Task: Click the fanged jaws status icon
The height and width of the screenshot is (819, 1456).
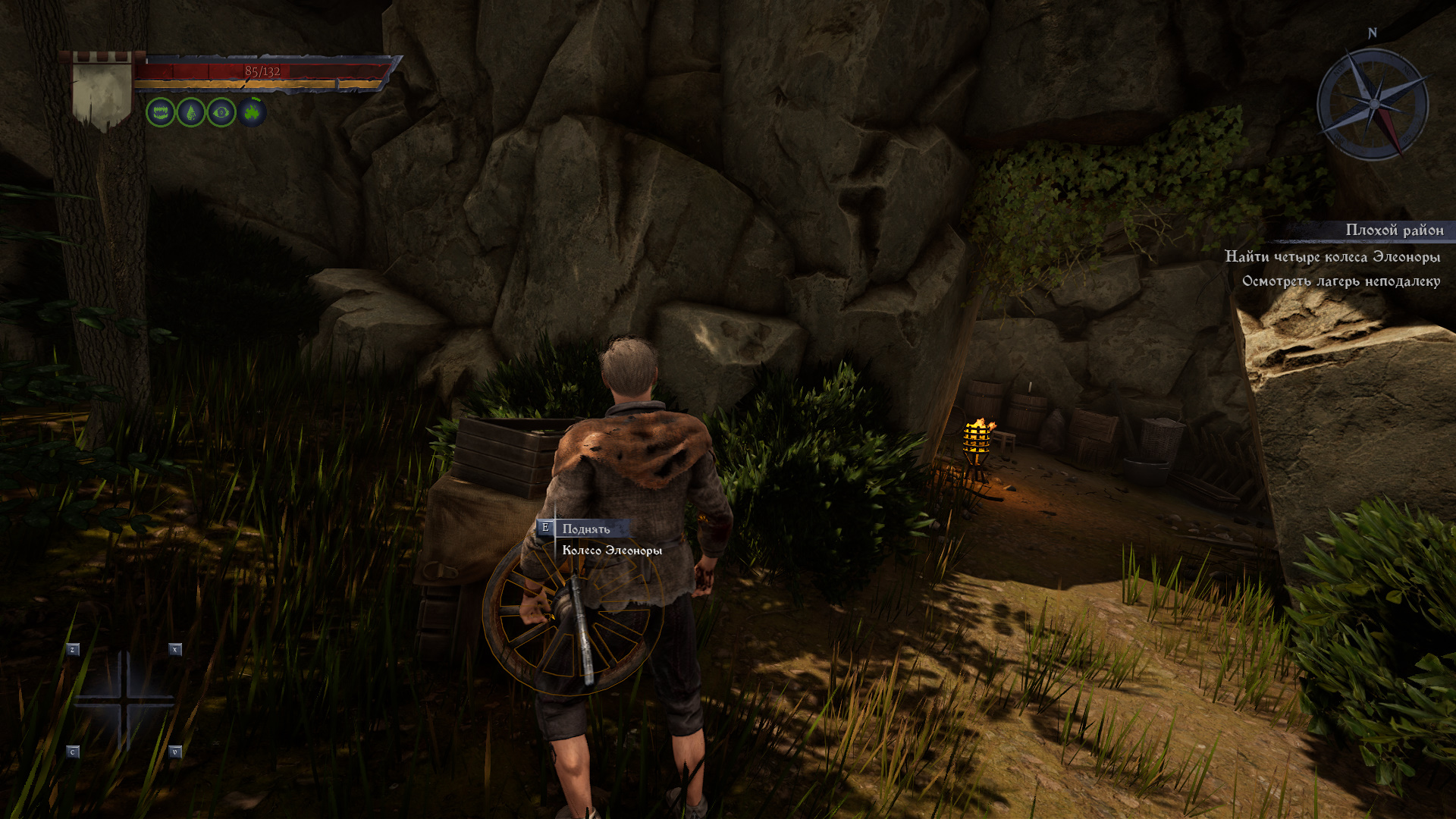Action: 161,113
